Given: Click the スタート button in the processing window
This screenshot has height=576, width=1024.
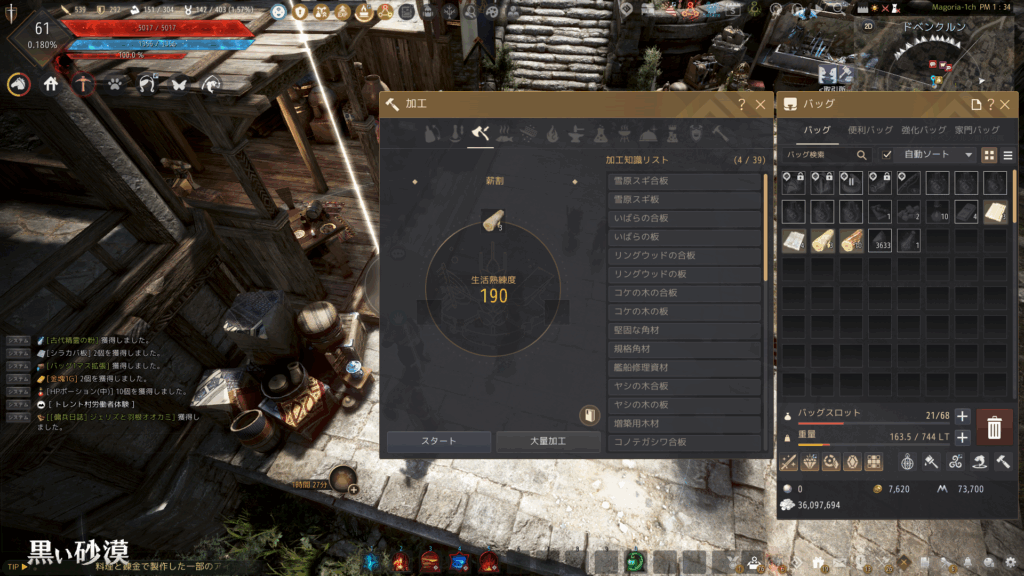Looking at the screenshot, I should 439,441.
